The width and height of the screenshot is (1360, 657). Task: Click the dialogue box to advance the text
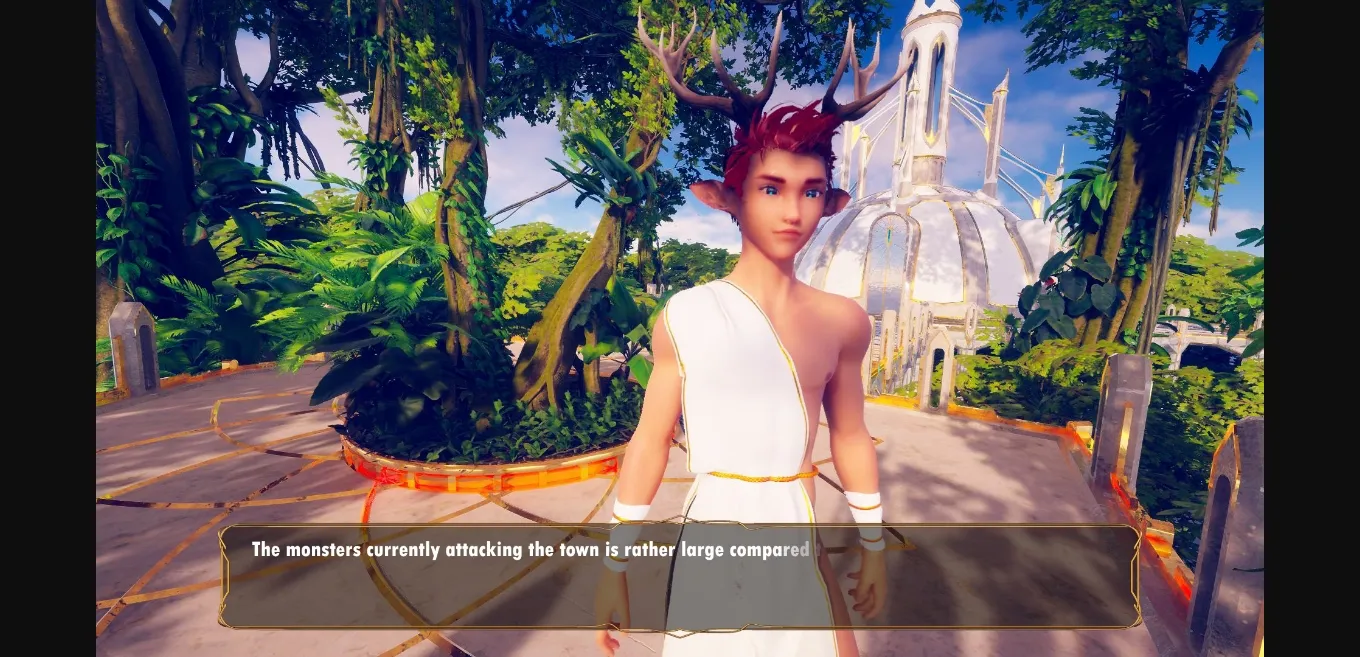click(x=679, y=577)
